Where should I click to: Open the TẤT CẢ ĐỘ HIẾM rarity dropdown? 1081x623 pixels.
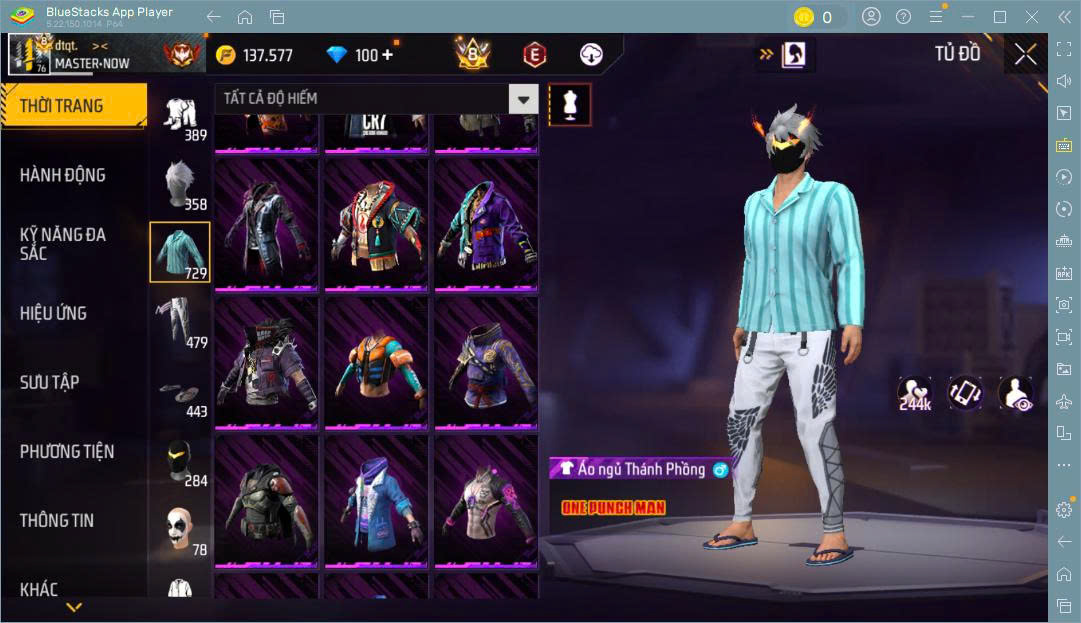click(x=376, y=98)
